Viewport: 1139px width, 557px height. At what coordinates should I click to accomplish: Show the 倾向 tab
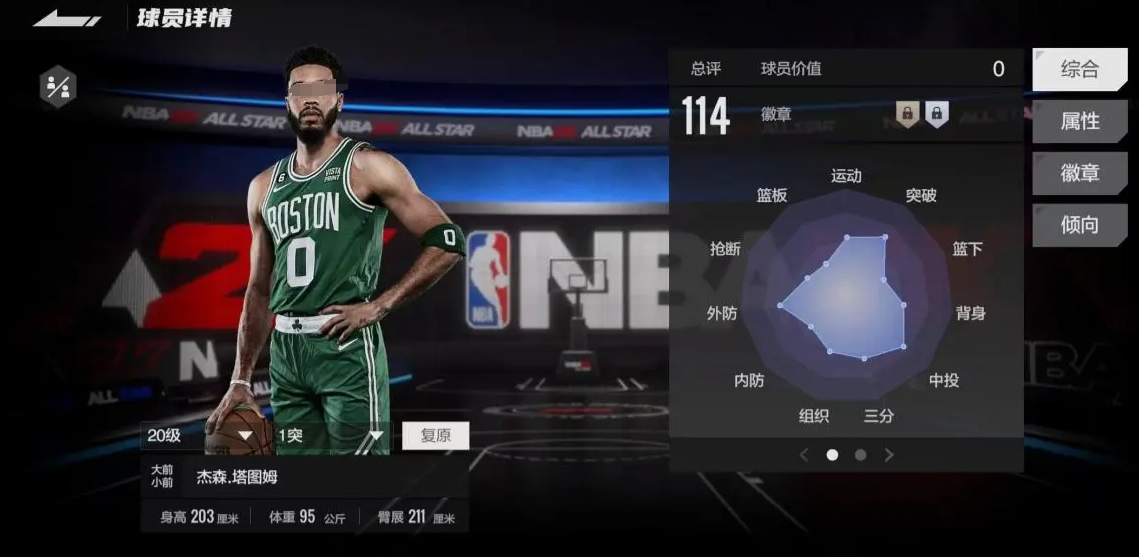(x=1079, y=226)
